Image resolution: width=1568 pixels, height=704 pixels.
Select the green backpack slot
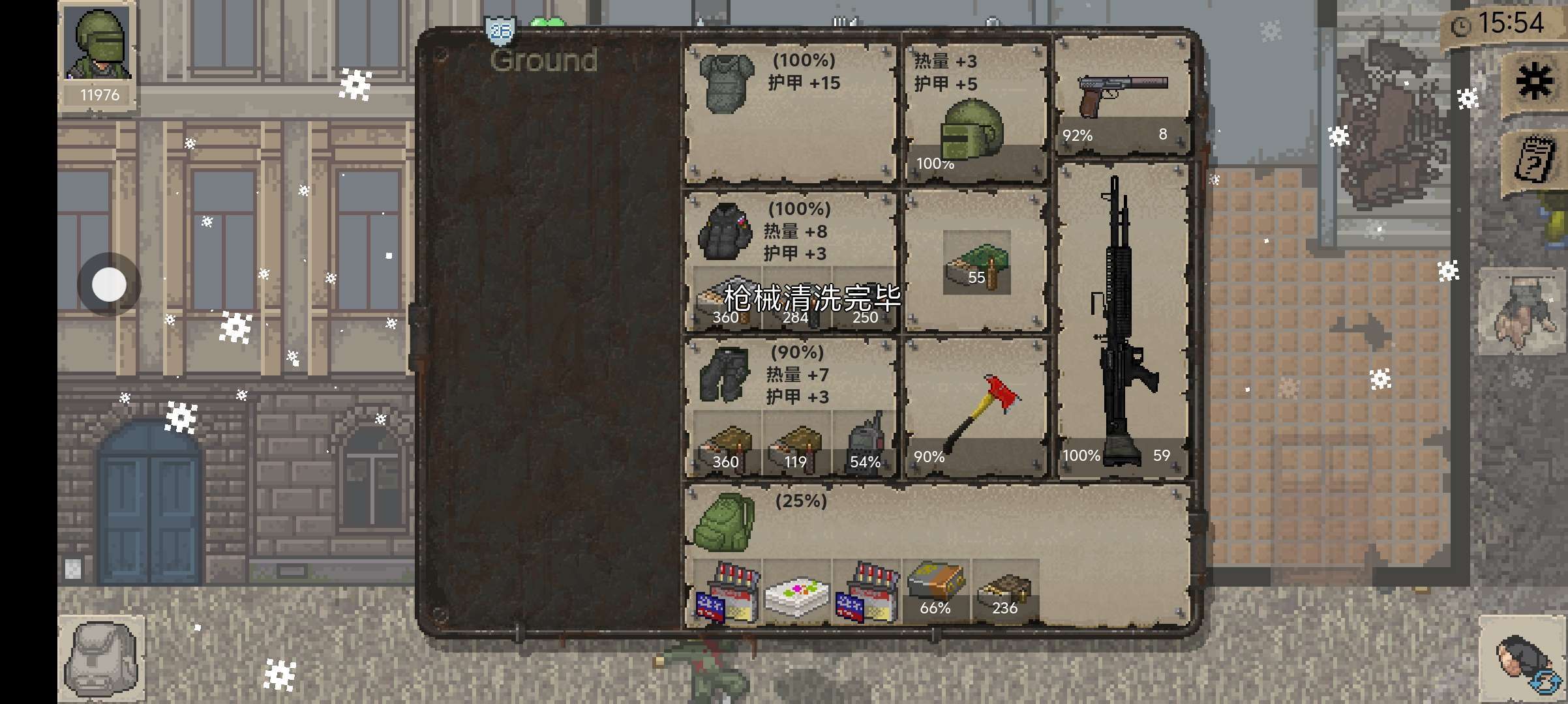(723, 521)
